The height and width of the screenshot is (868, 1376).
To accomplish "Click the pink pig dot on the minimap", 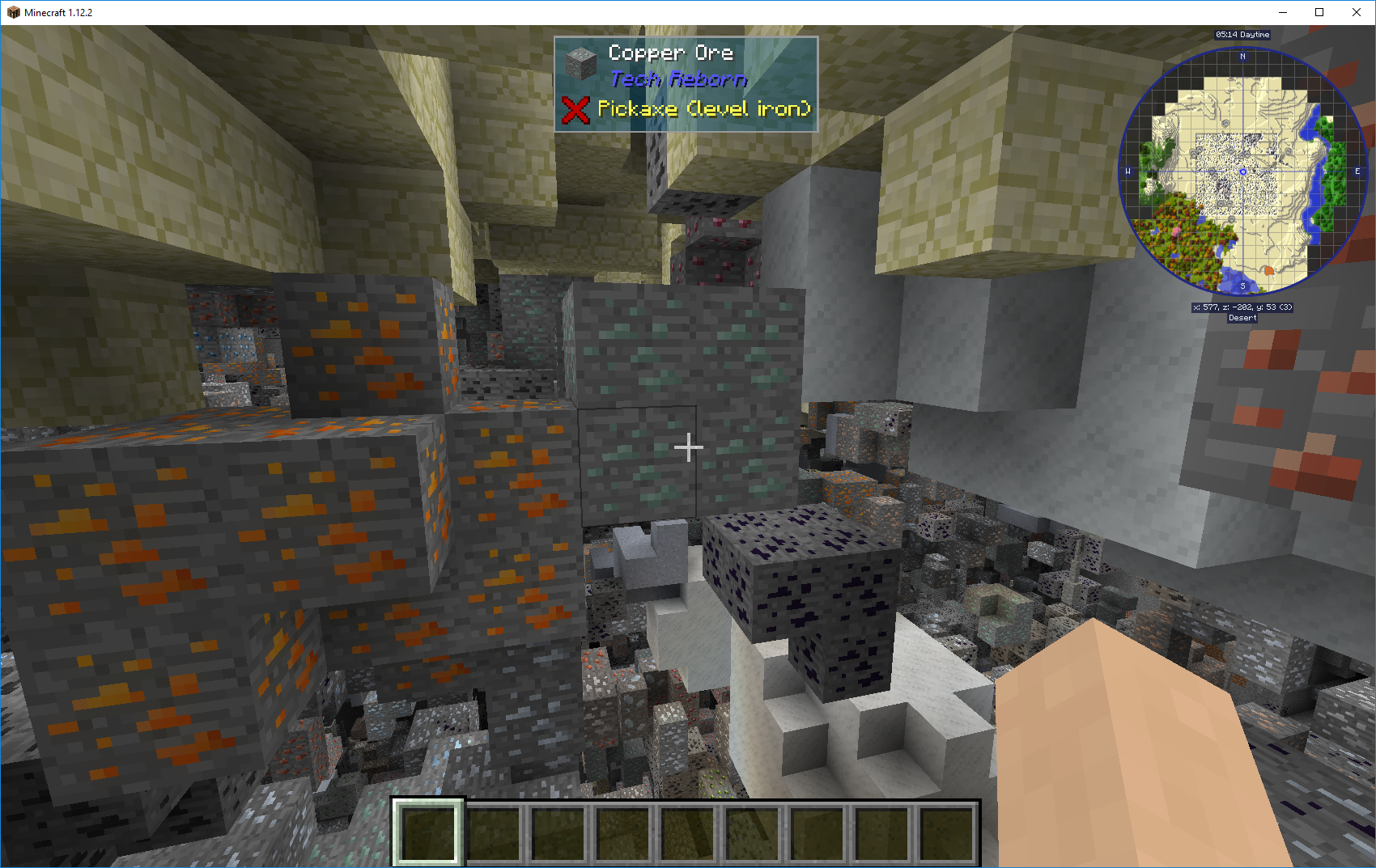I will 1176,231.
